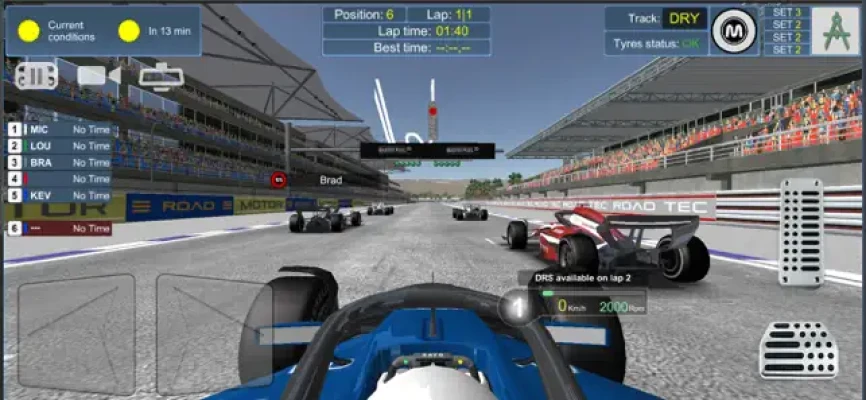Choose the SET 3 tyre set
866x400 pixels.
pos(786,12)
